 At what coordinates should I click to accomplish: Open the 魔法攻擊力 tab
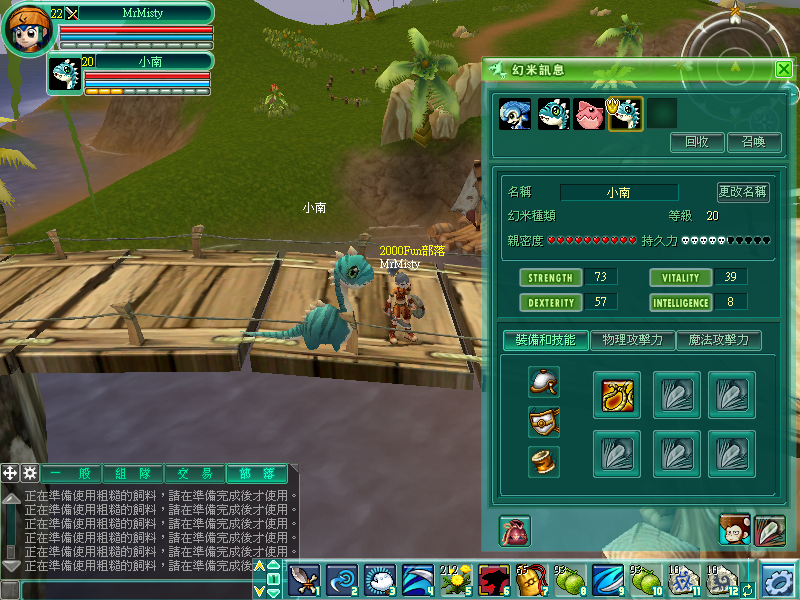(718, 340)
